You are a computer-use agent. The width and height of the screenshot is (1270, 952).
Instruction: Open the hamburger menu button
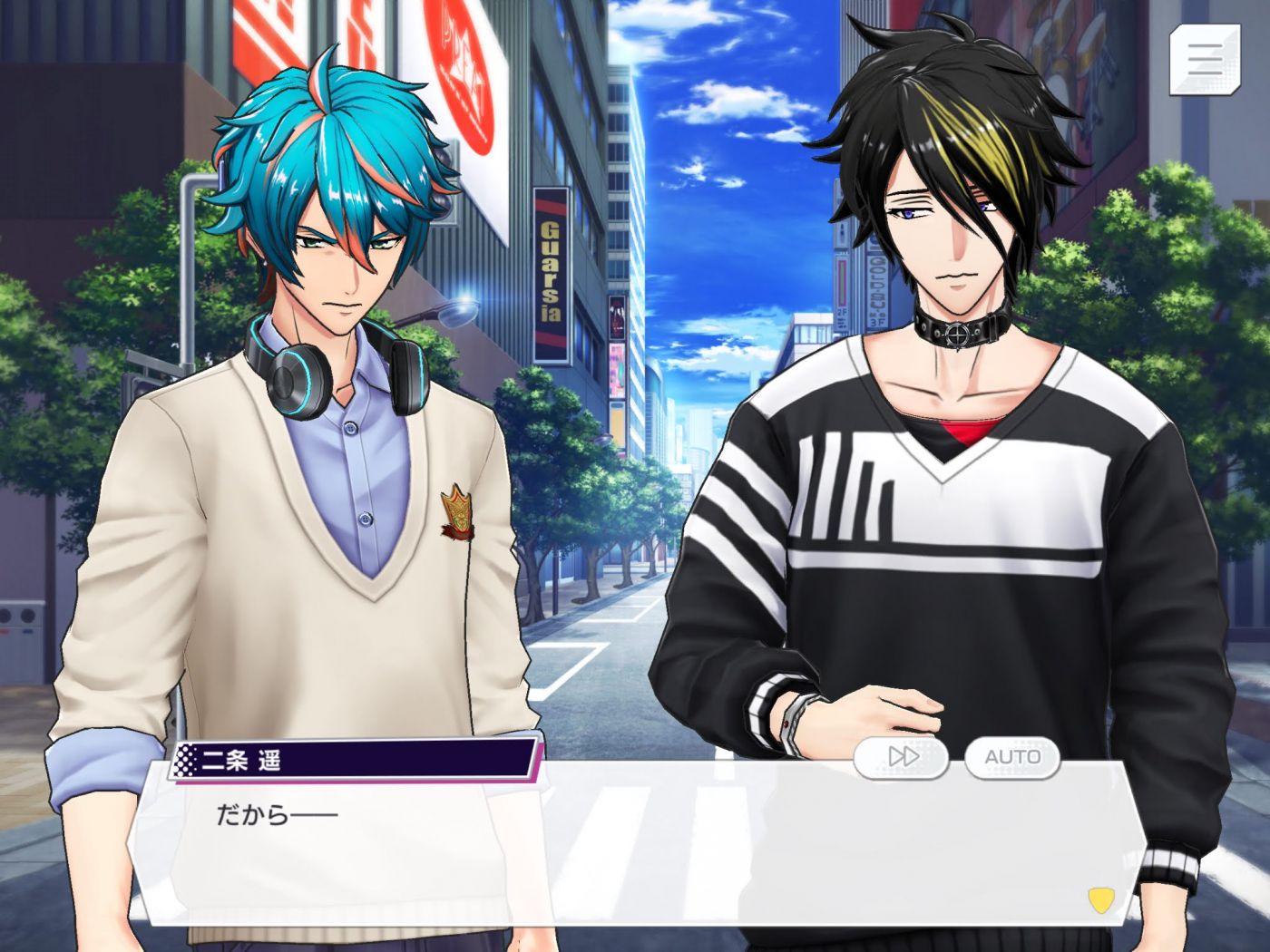pos(1204,59)
